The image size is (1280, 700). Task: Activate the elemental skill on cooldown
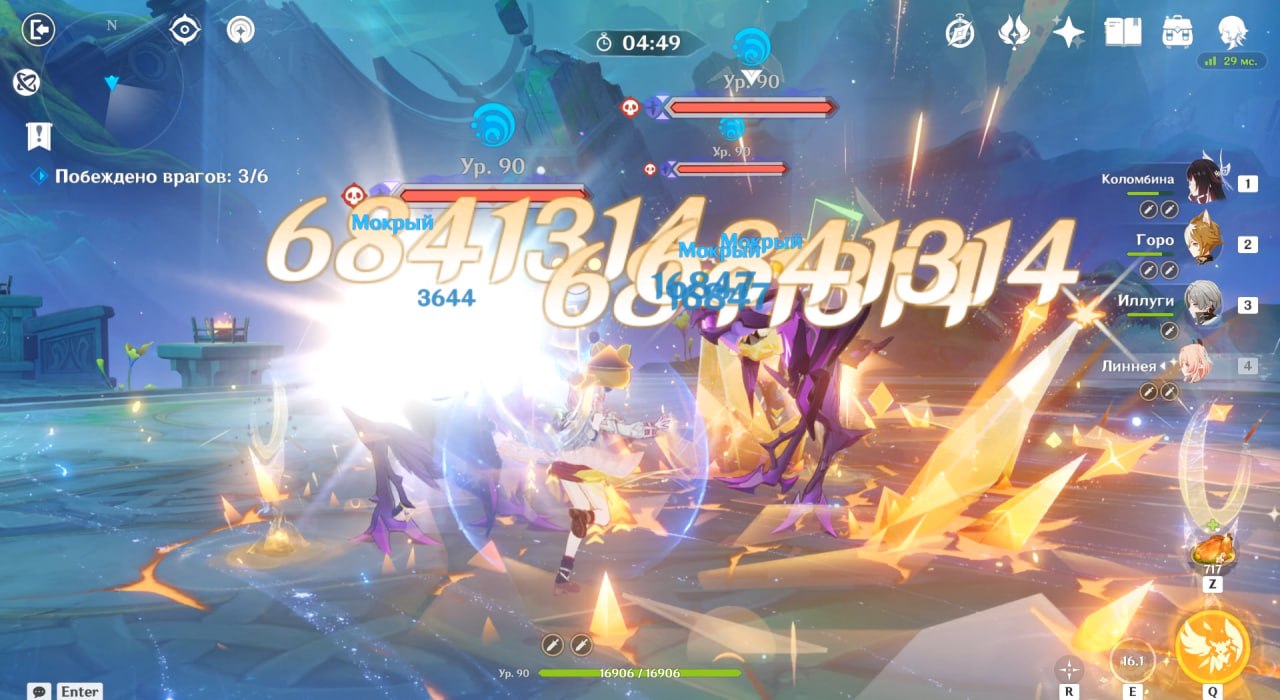(1133, 661)
